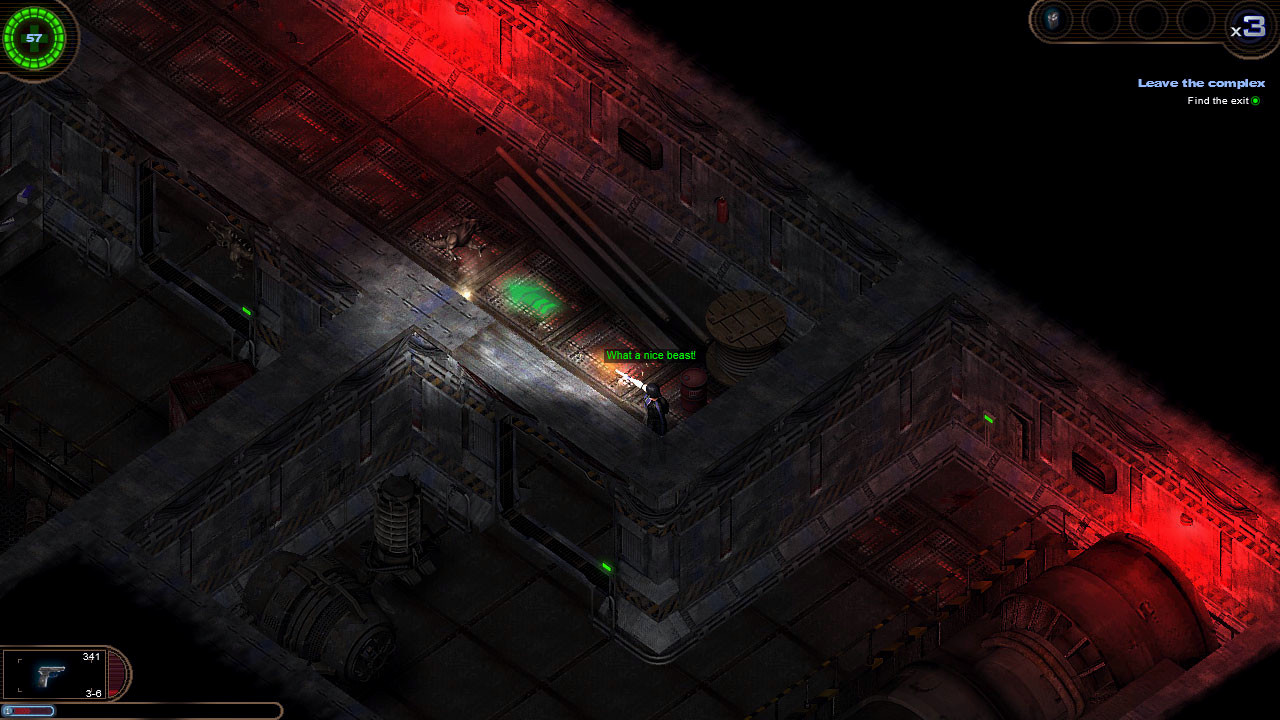Open the 'Leave the complex' objective tracker
Viewport: 1280px width, 720px height.
1200,83
